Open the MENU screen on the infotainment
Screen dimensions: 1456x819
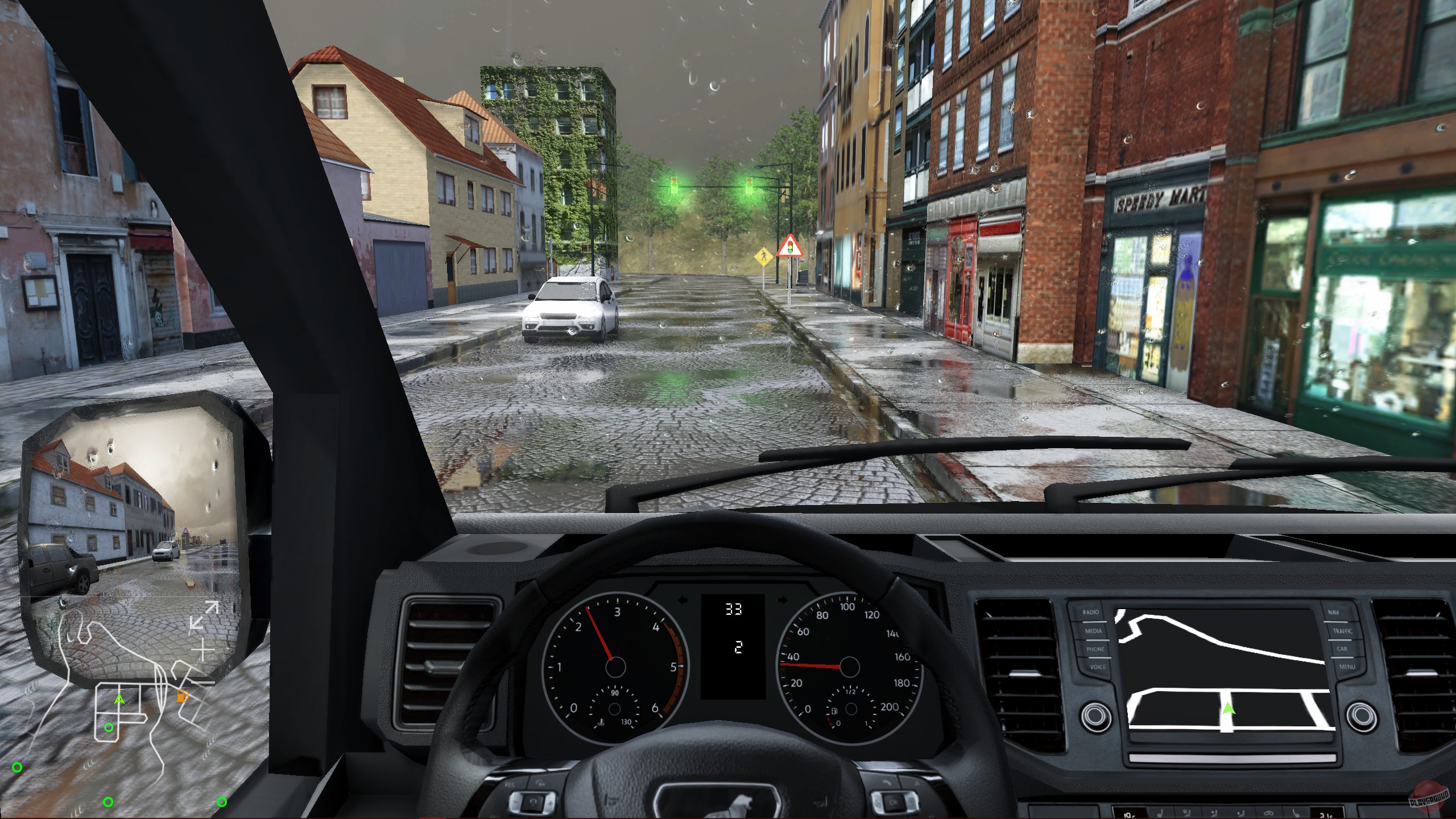pos(1347,667)
